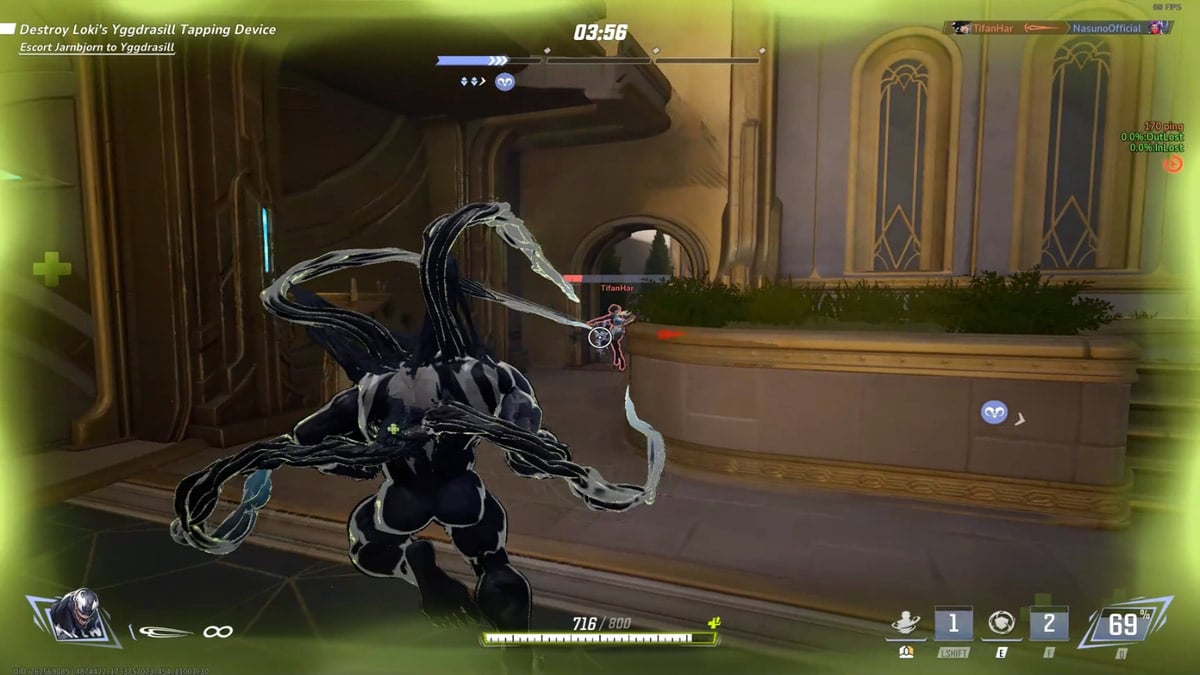1200x675 pixels.
Task: Open the Escort Jarnbjorn to Yggdrasill objective
Action: click(97, 48)
